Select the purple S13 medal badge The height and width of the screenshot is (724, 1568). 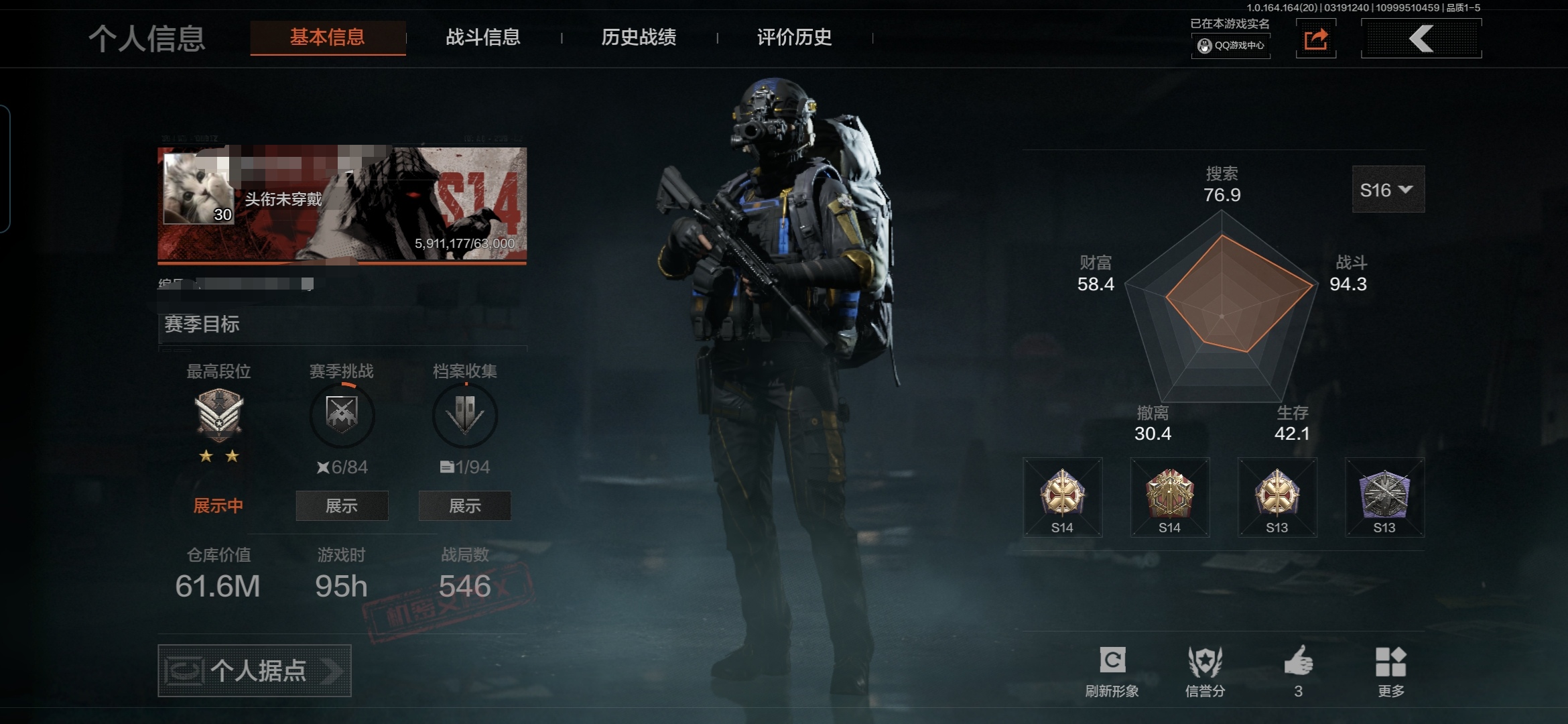[x=1384, y=497]
